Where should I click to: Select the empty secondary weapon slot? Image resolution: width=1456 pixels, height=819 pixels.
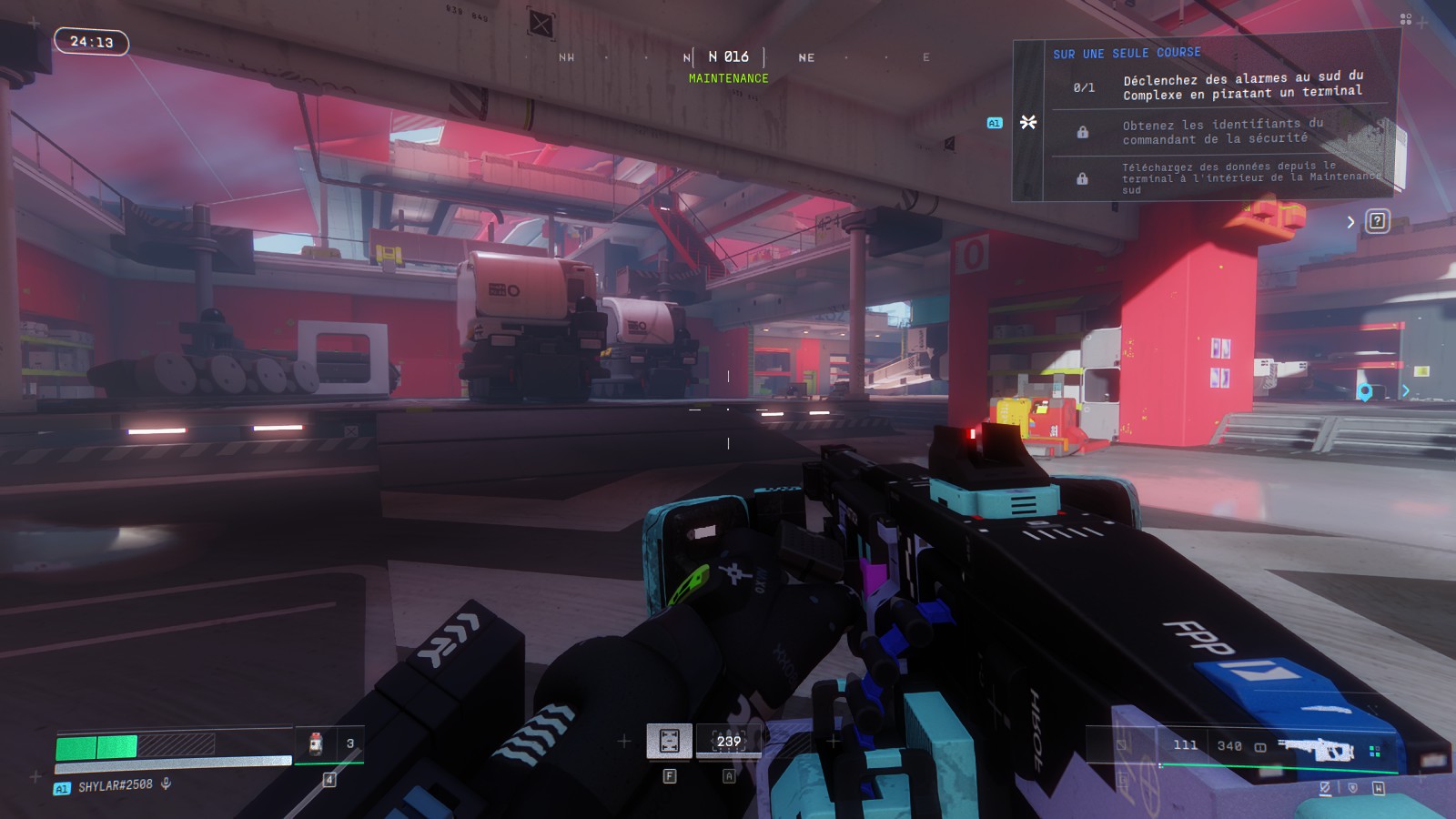point(1122,745)
